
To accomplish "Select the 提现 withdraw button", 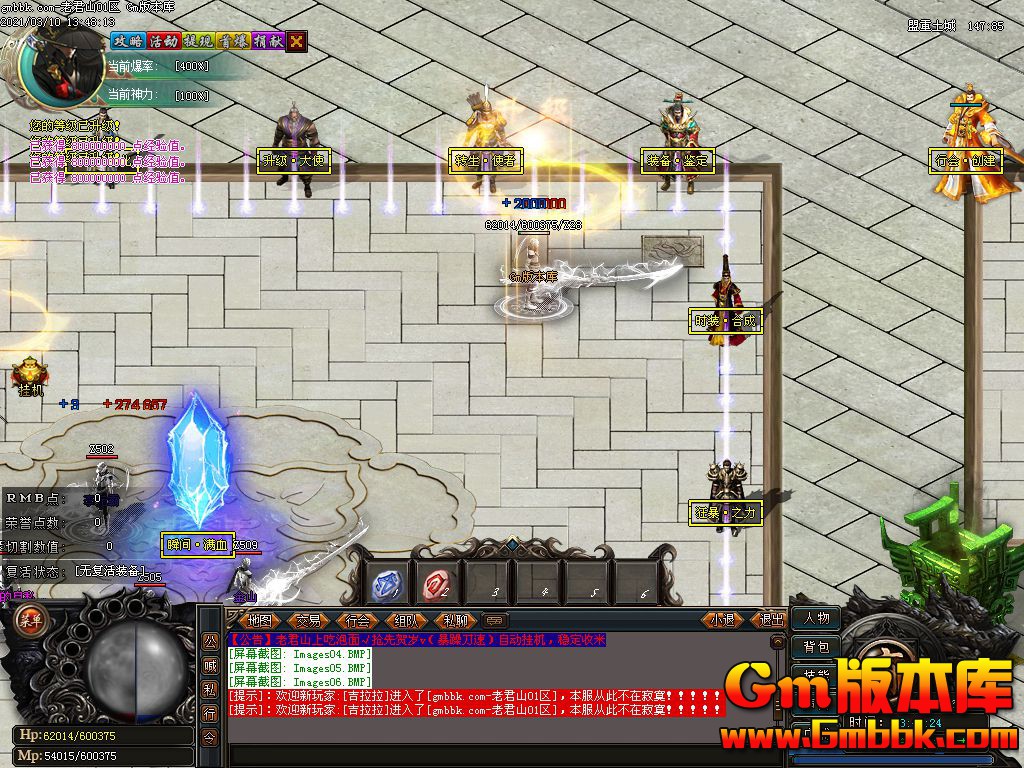I will coord(197,41).
